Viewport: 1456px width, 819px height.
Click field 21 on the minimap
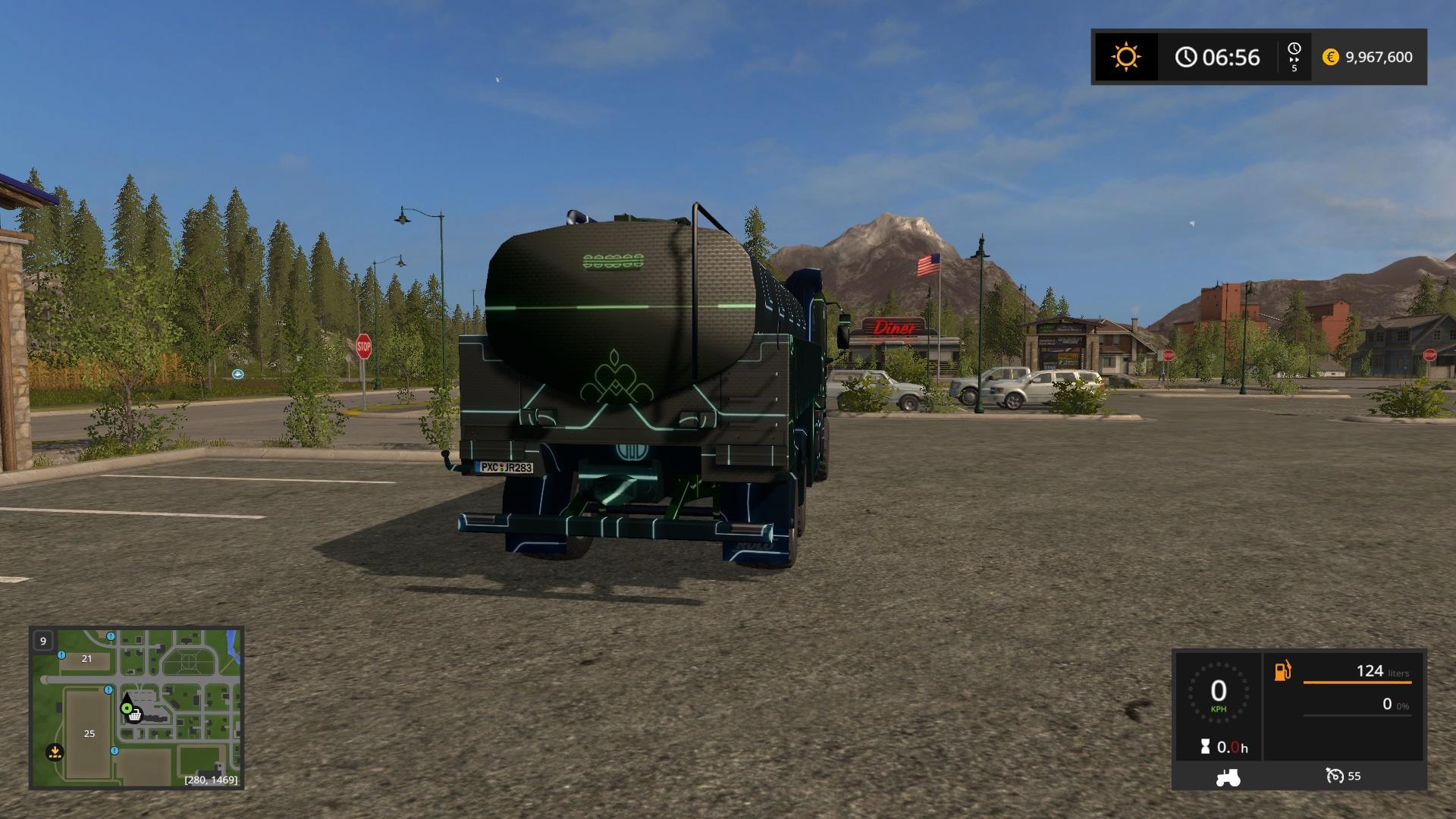[86, 658]
